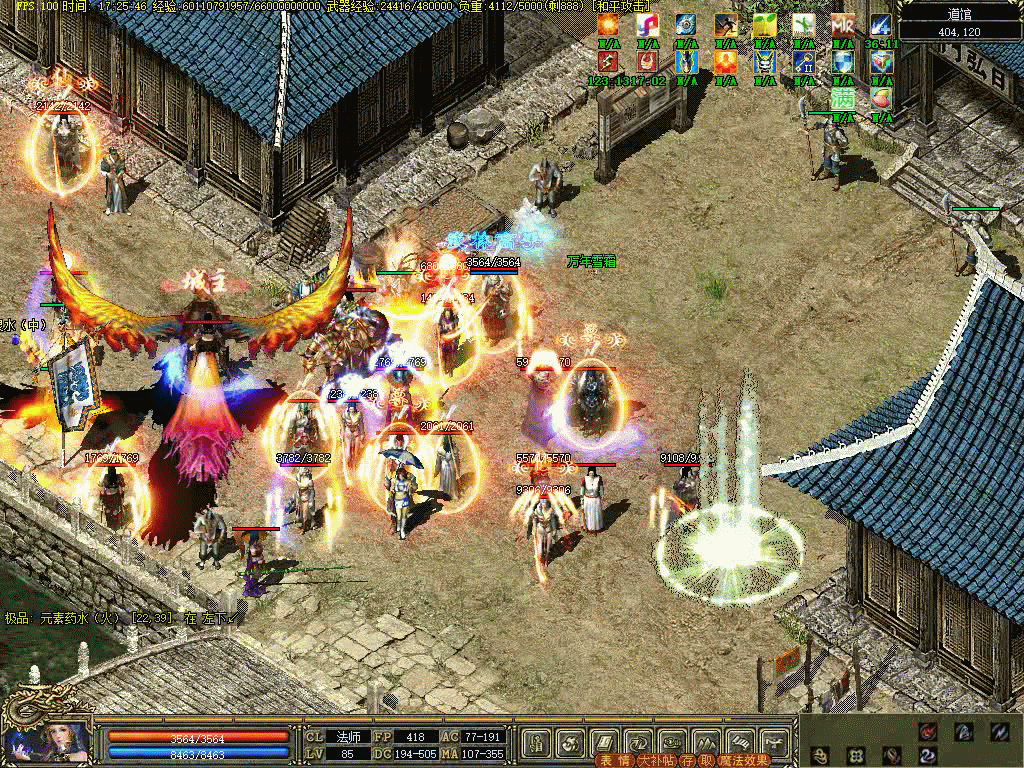Click the green sprout buff icon
The height and width of the screenshot is (768, 1024).
[765, 24]
